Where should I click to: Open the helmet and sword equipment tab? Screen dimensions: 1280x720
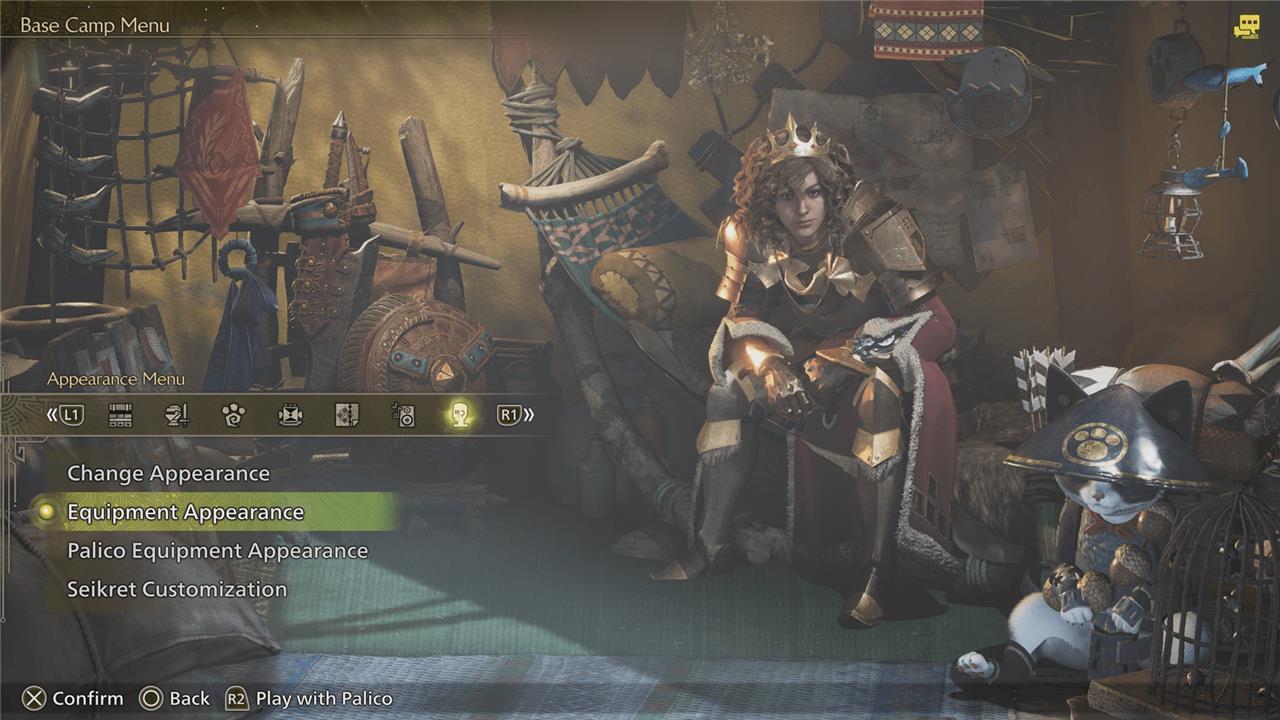click(177, 415)
